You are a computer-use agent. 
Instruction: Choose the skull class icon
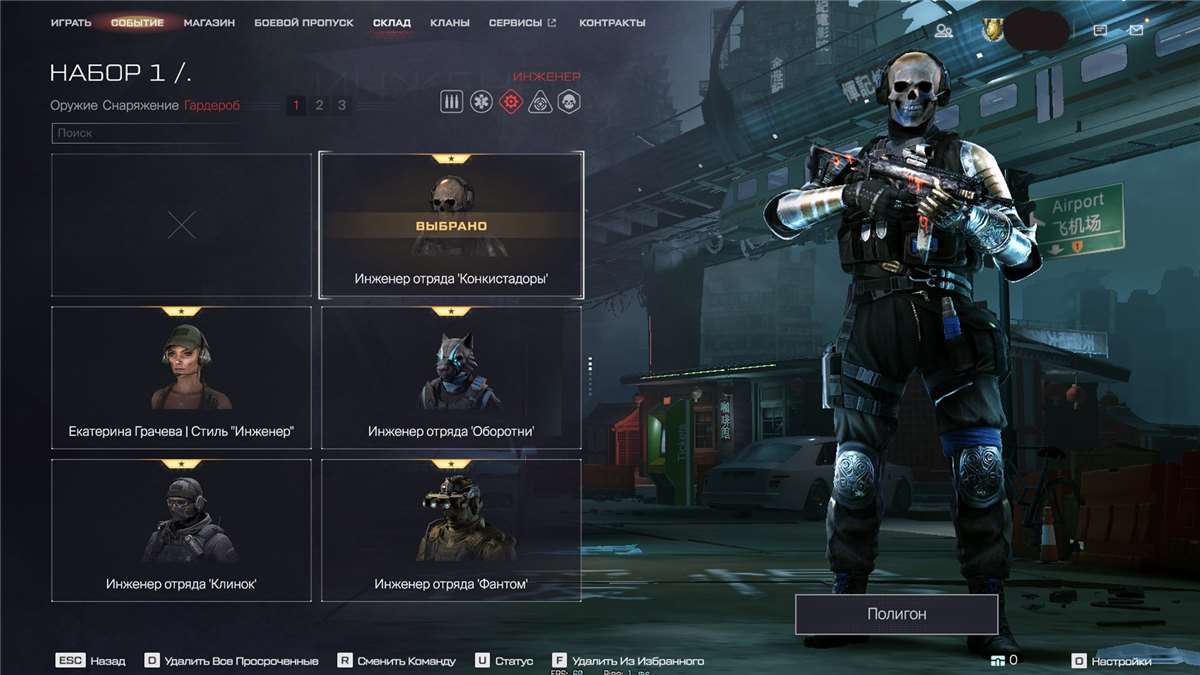569,102
